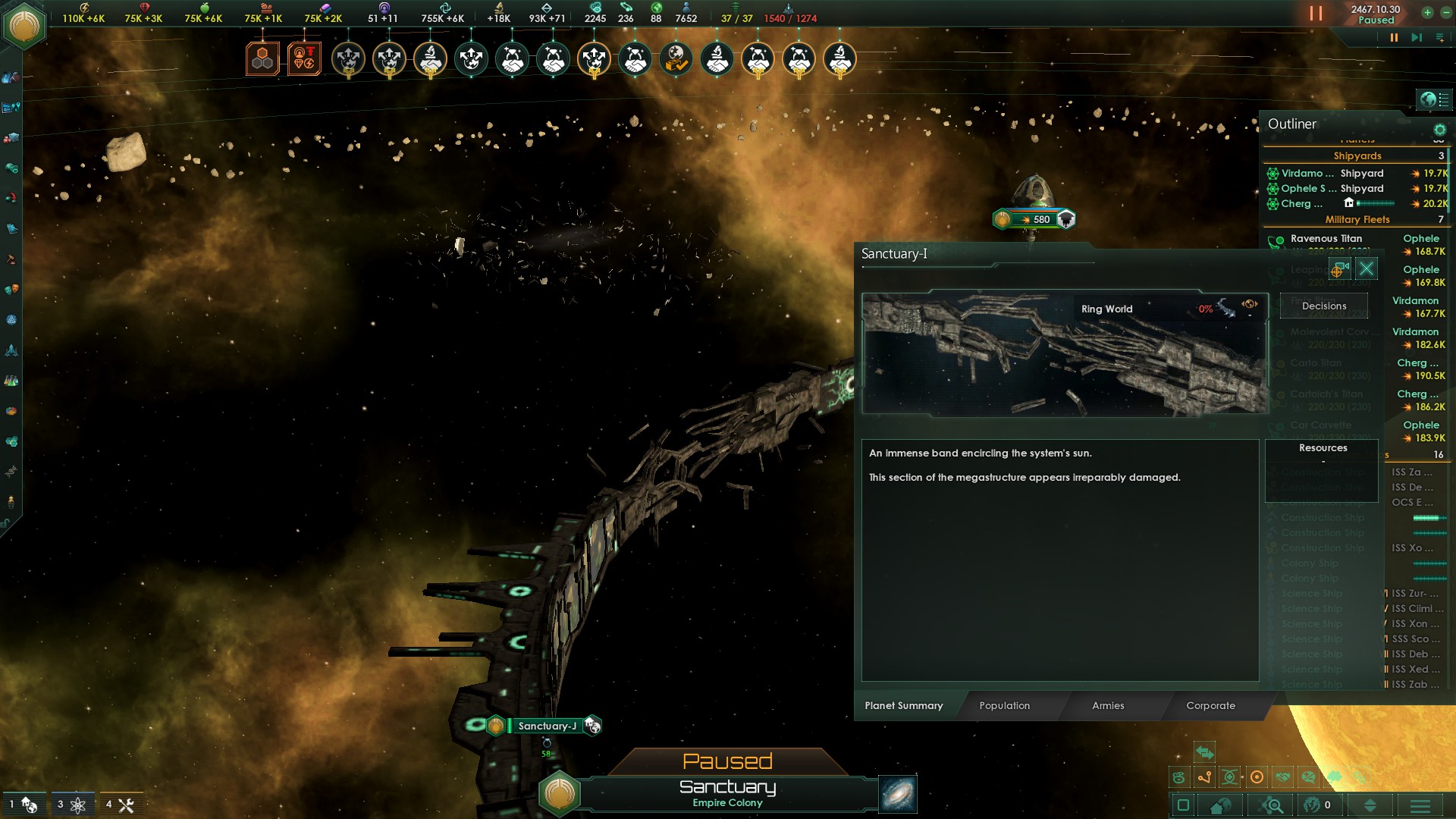1456x819 pixels.
Task: Open Outliner settings gear
Action: tap(1439, 130)
